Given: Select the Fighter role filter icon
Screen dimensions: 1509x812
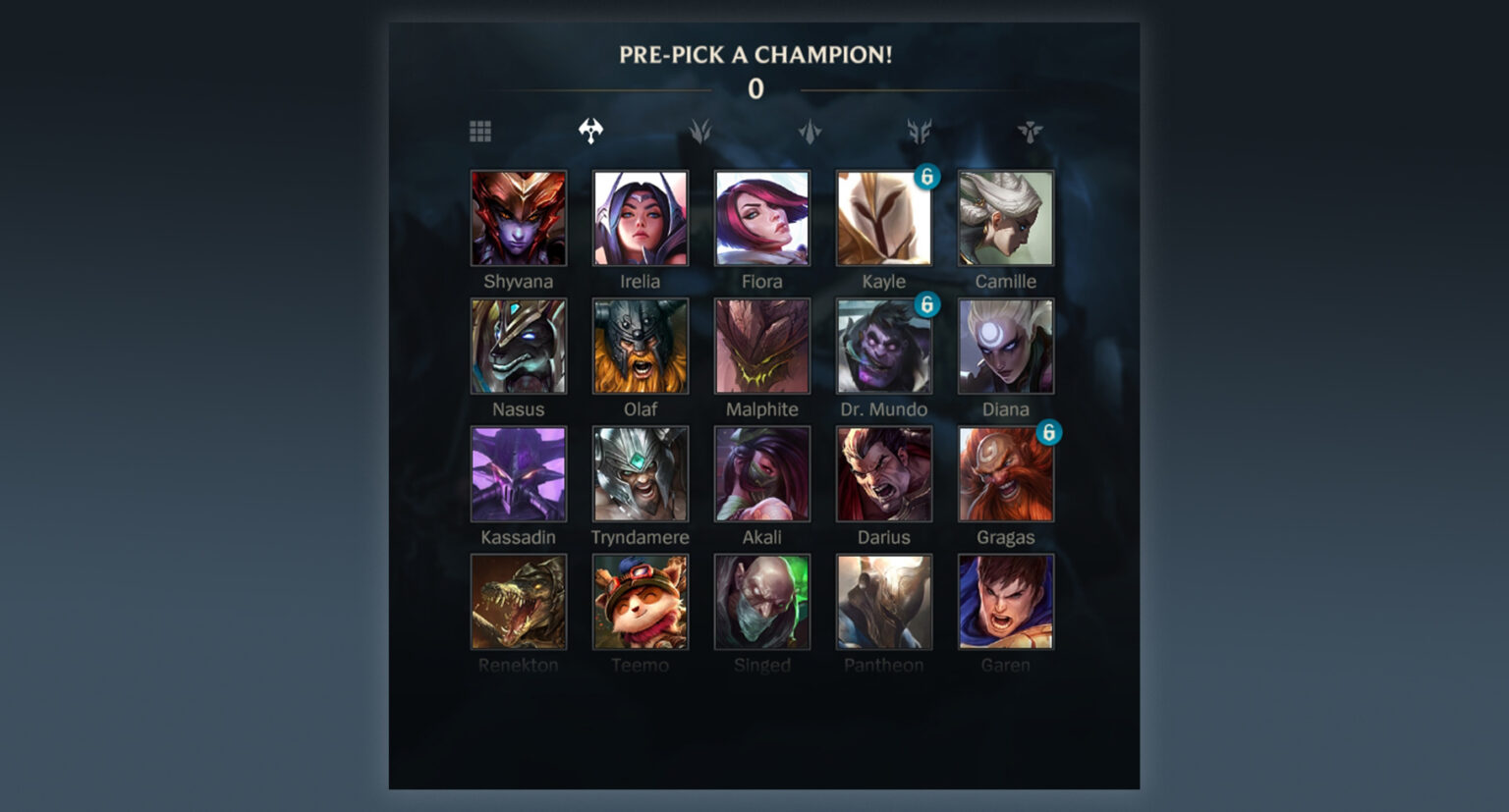Looking at the screenshot, I should tap(590, 130).
